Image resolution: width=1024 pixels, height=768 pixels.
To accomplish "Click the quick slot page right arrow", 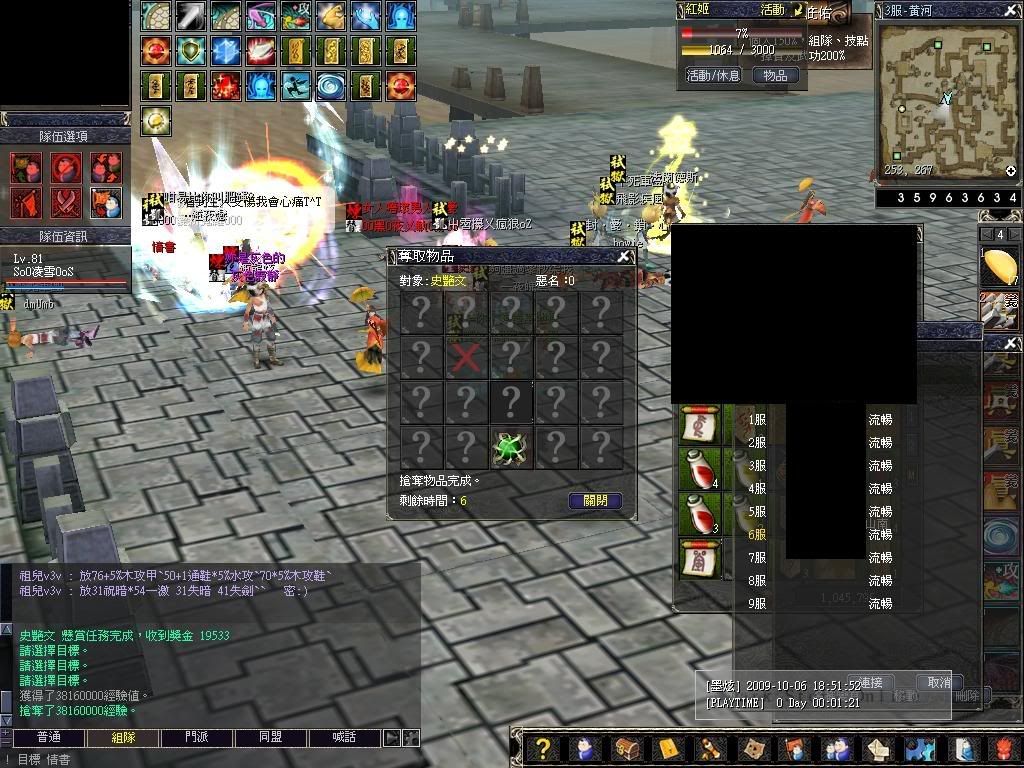I will [1014, 235].
